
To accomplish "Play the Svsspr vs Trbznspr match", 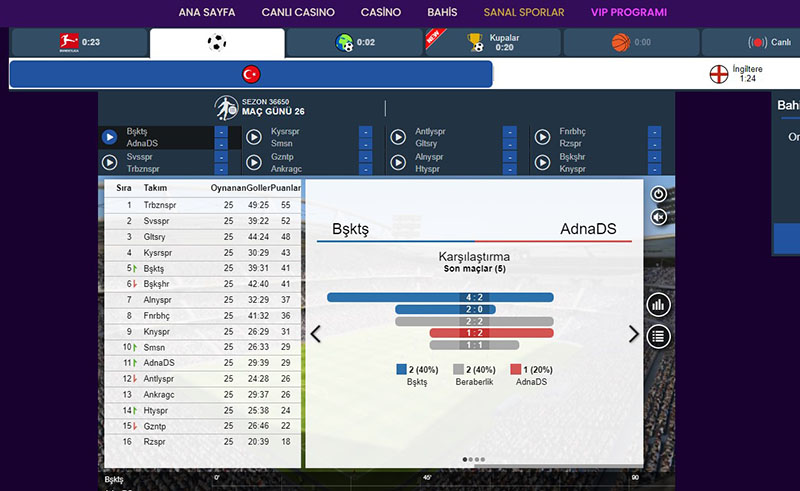I will (110, 162).
